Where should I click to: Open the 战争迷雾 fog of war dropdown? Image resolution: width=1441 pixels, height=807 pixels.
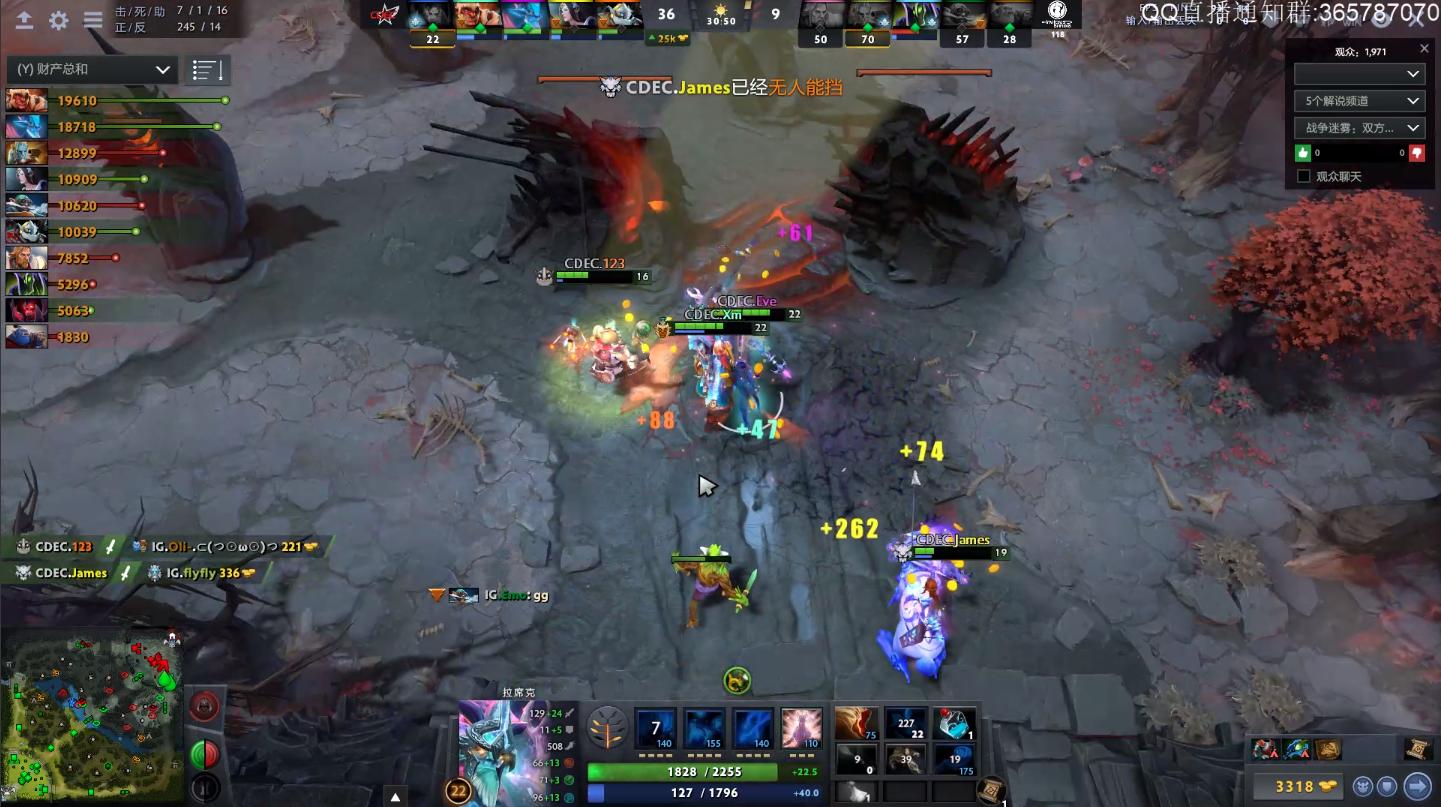pyautogui.click(x=1358, y=127)
